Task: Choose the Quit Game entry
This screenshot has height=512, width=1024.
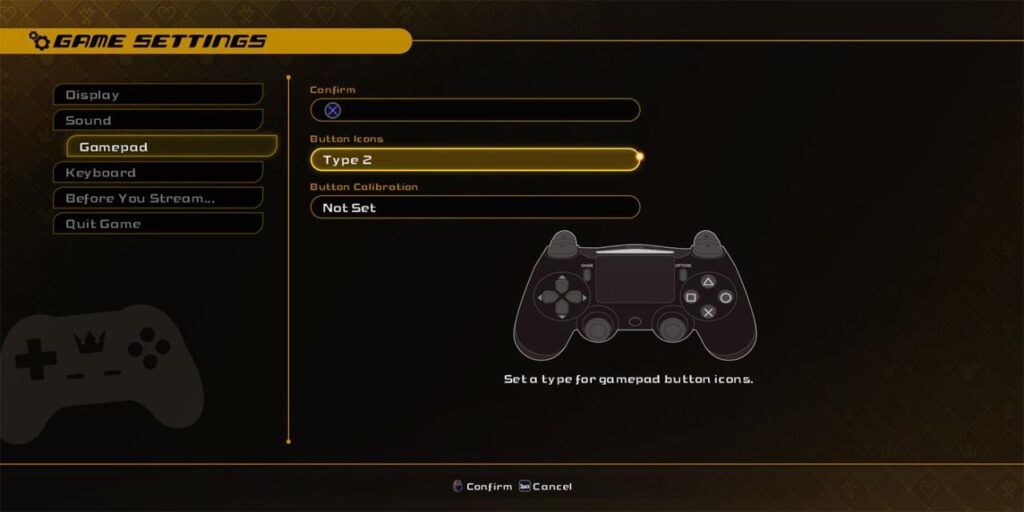Action: click(157, 224)
